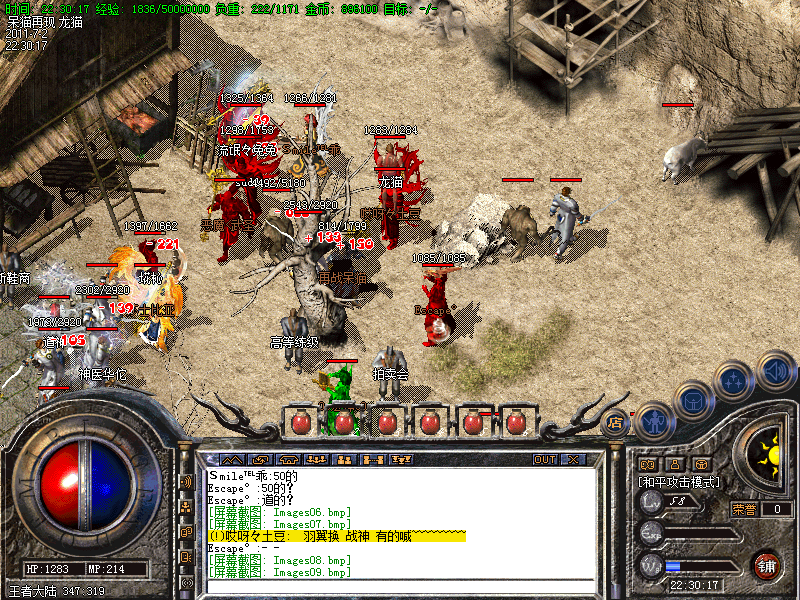Click the OUT button above chat
800x600 pixels.
[x=544, y=460]
